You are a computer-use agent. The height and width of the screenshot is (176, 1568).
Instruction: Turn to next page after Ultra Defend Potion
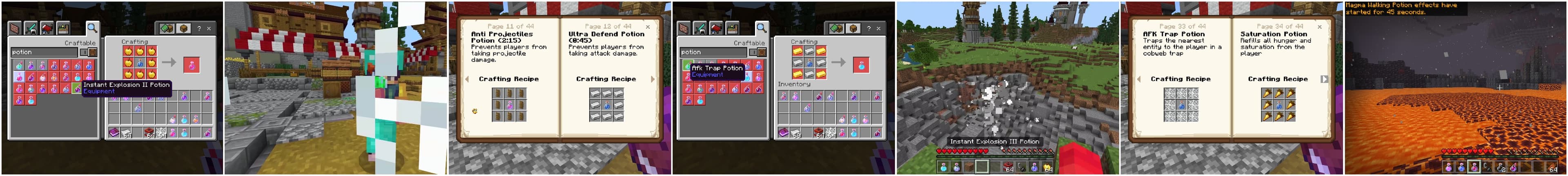[x=653, y=79]
